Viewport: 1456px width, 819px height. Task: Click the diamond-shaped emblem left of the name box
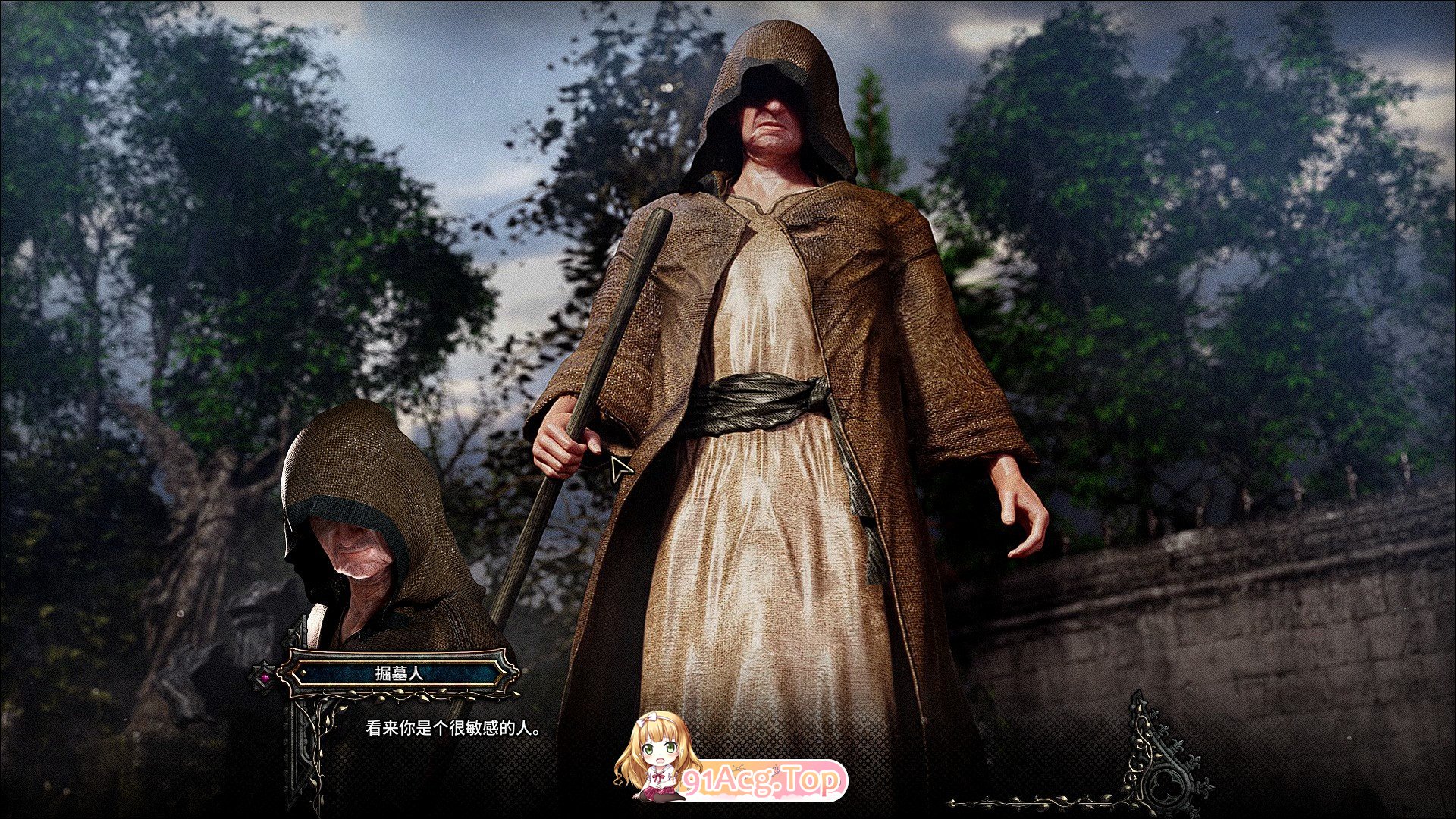[x=265, y=676]
